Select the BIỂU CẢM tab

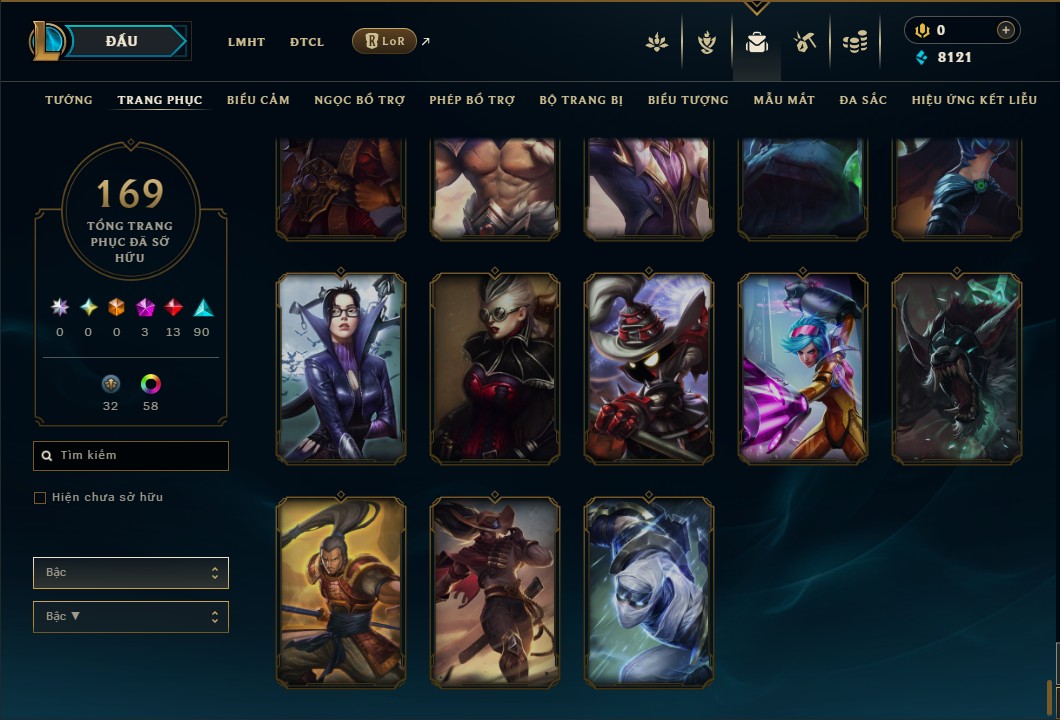point(258,100)
